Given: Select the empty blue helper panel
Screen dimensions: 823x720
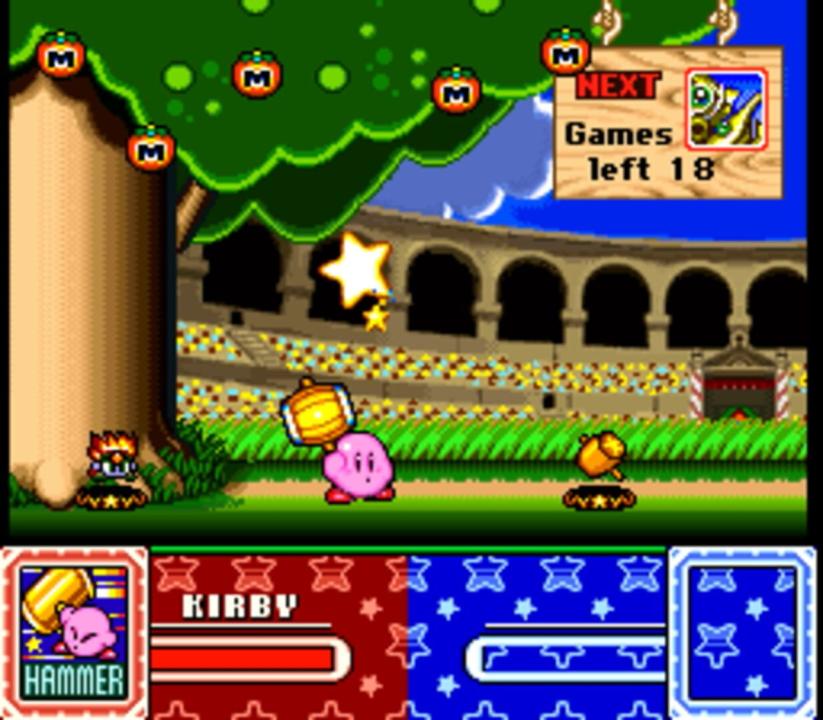Looking at the screenshot, I should point(742,632).
